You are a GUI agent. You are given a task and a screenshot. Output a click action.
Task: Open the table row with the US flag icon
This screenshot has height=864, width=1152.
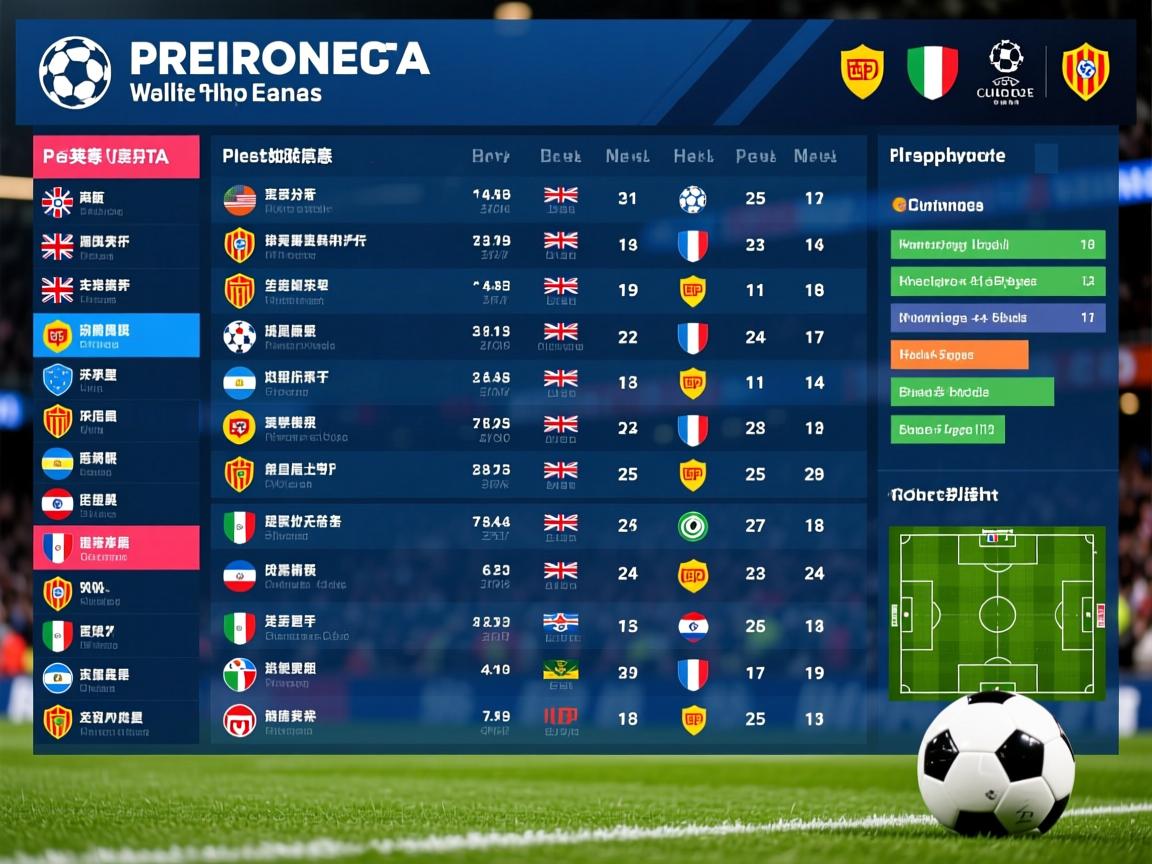[538, 199]
